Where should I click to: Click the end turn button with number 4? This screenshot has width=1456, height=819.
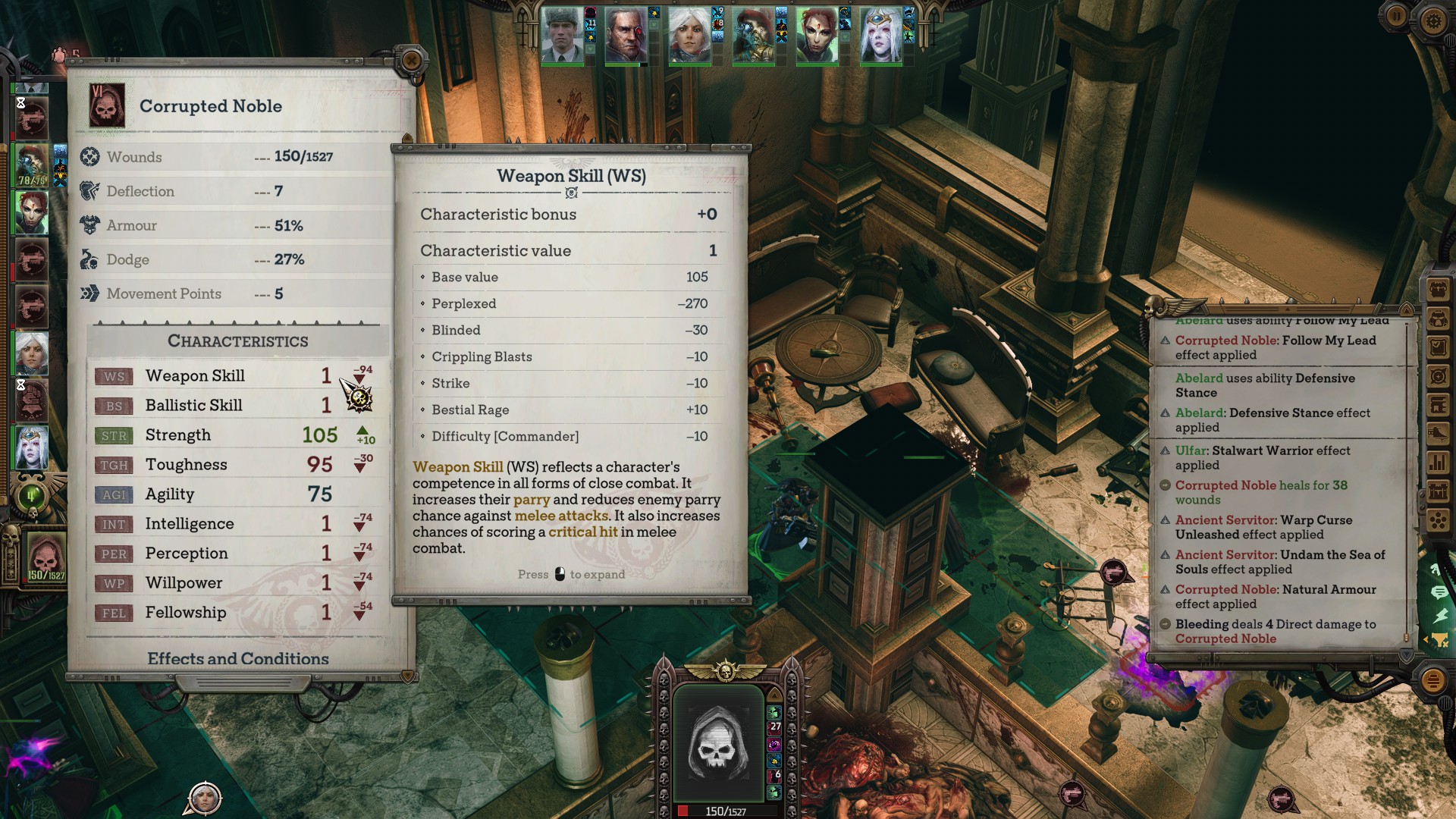pyautogui.click(x=31, y=497)
